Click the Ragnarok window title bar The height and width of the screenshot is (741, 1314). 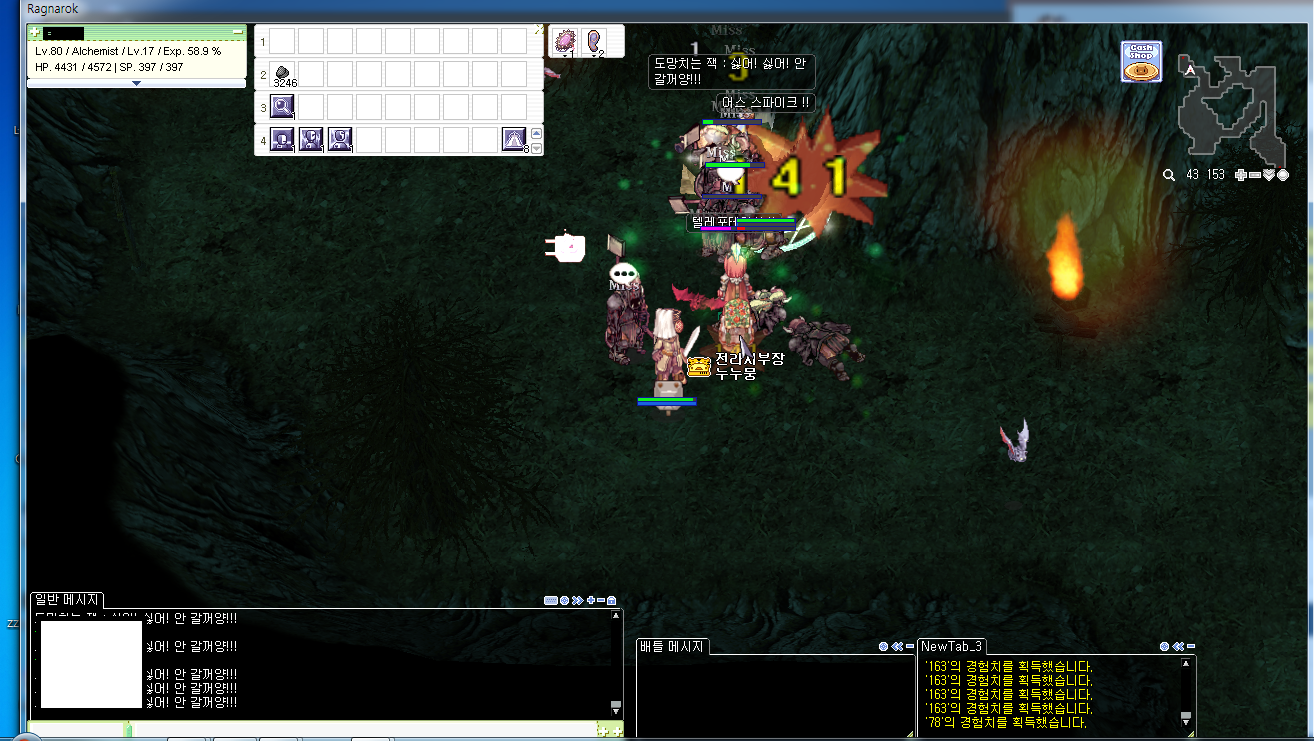tap(500, 8)
